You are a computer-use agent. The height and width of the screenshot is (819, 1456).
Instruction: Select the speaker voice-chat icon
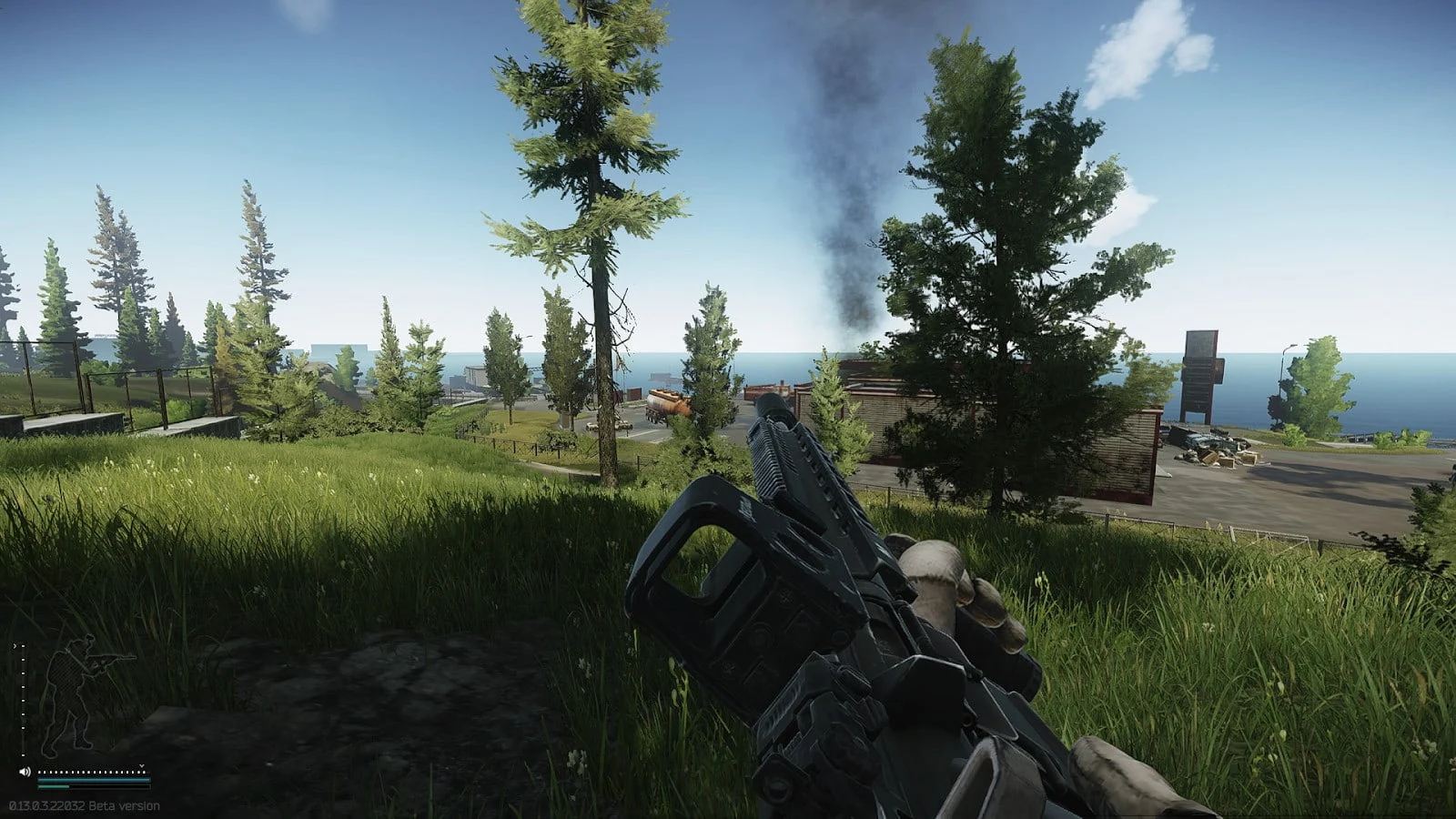(x=25, y=772)
